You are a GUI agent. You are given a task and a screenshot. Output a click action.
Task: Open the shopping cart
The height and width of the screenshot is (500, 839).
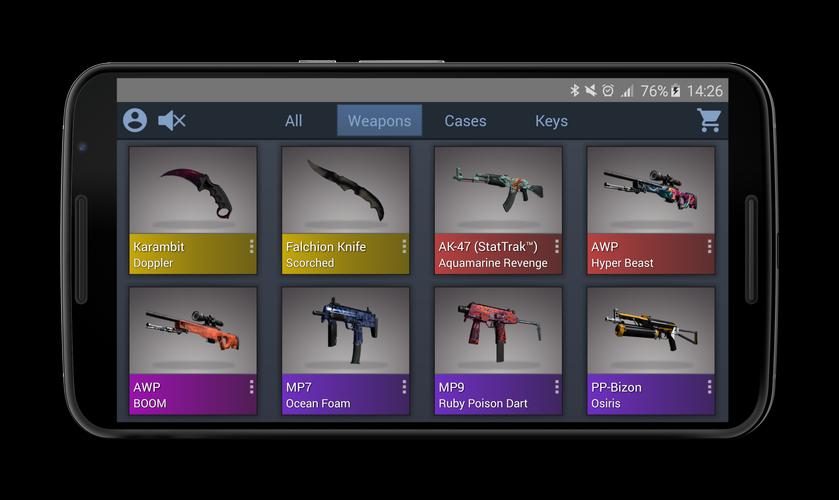pos(710,121)
